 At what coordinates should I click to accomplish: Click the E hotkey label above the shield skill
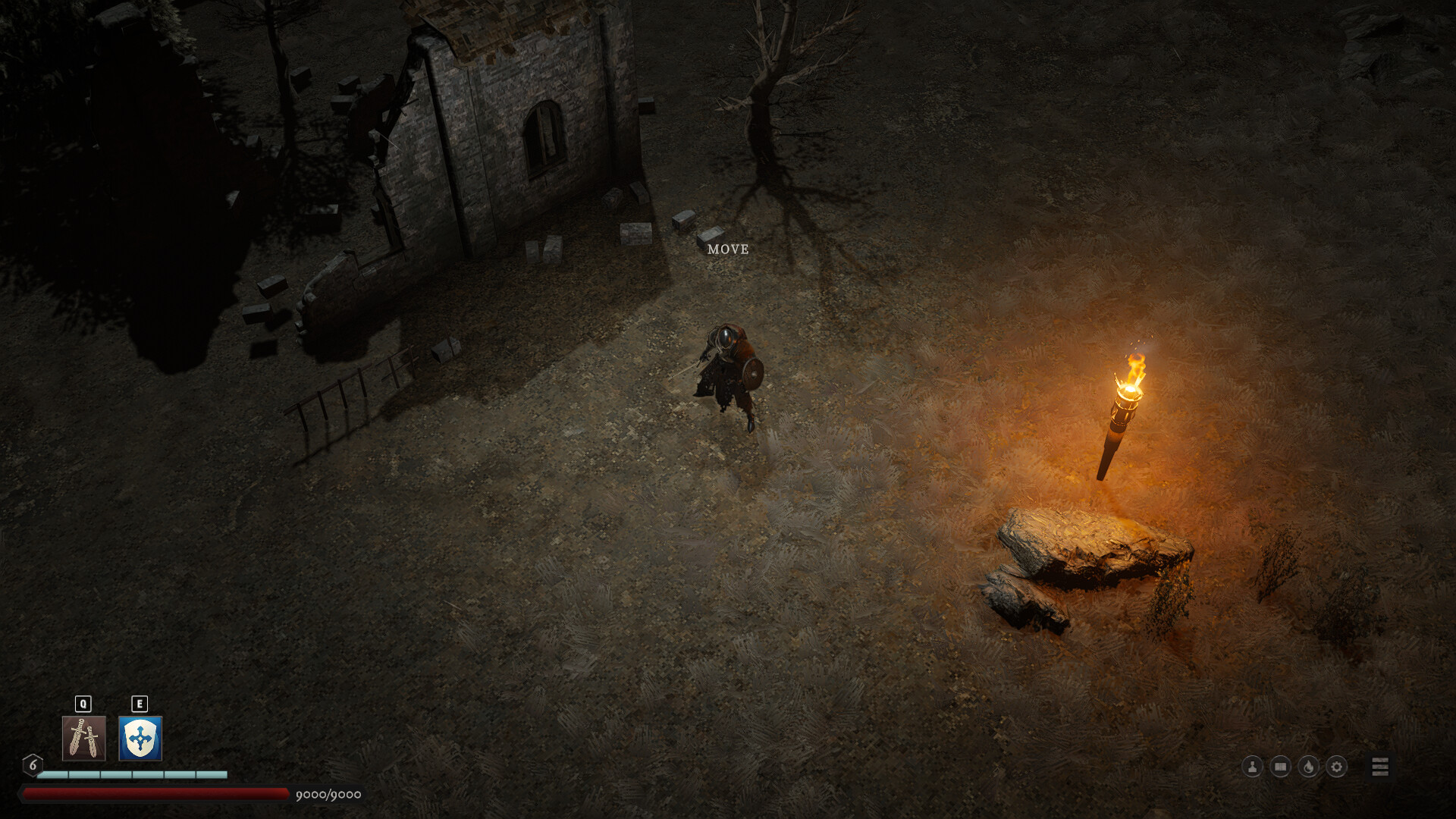(139, 704)
